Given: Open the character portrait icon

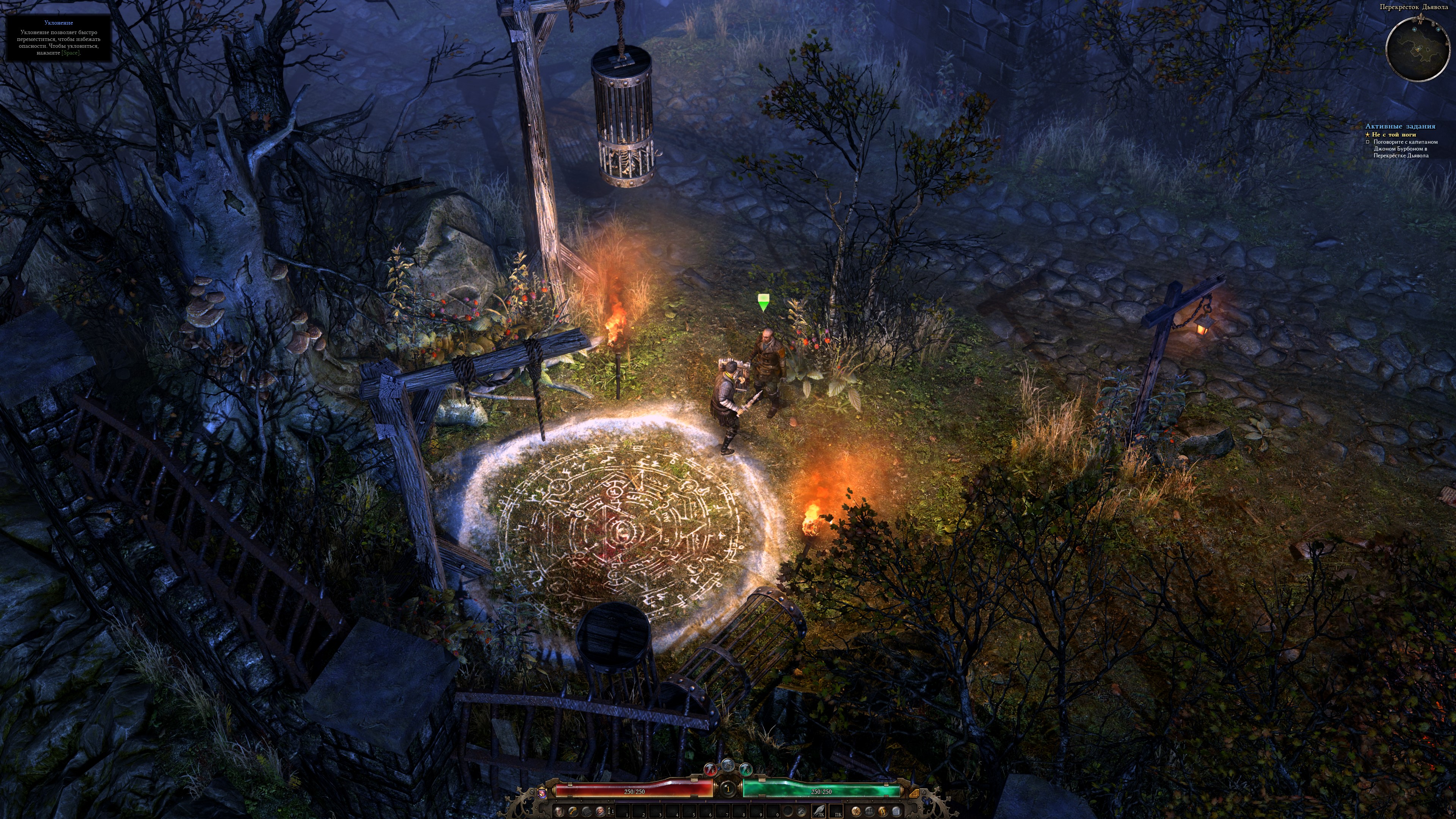Looking at the screenshot, I should point(600,811).
